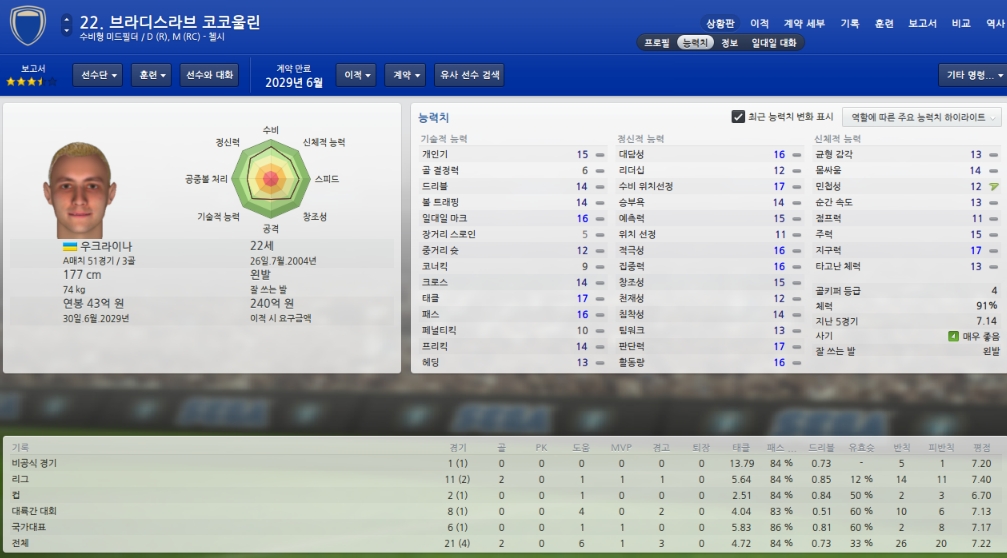
Task: Click the player's face portrait
Action: (73, 189)
